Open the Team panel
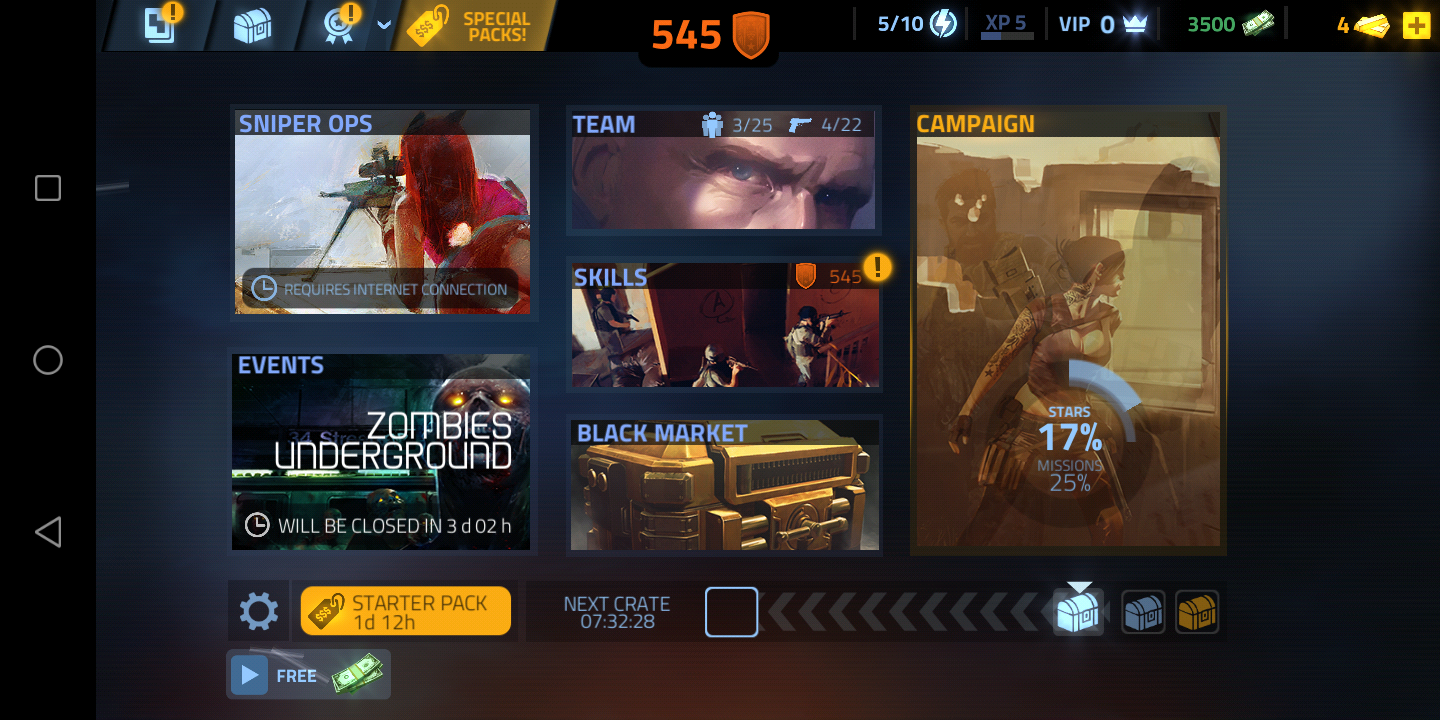 [723, 170]
